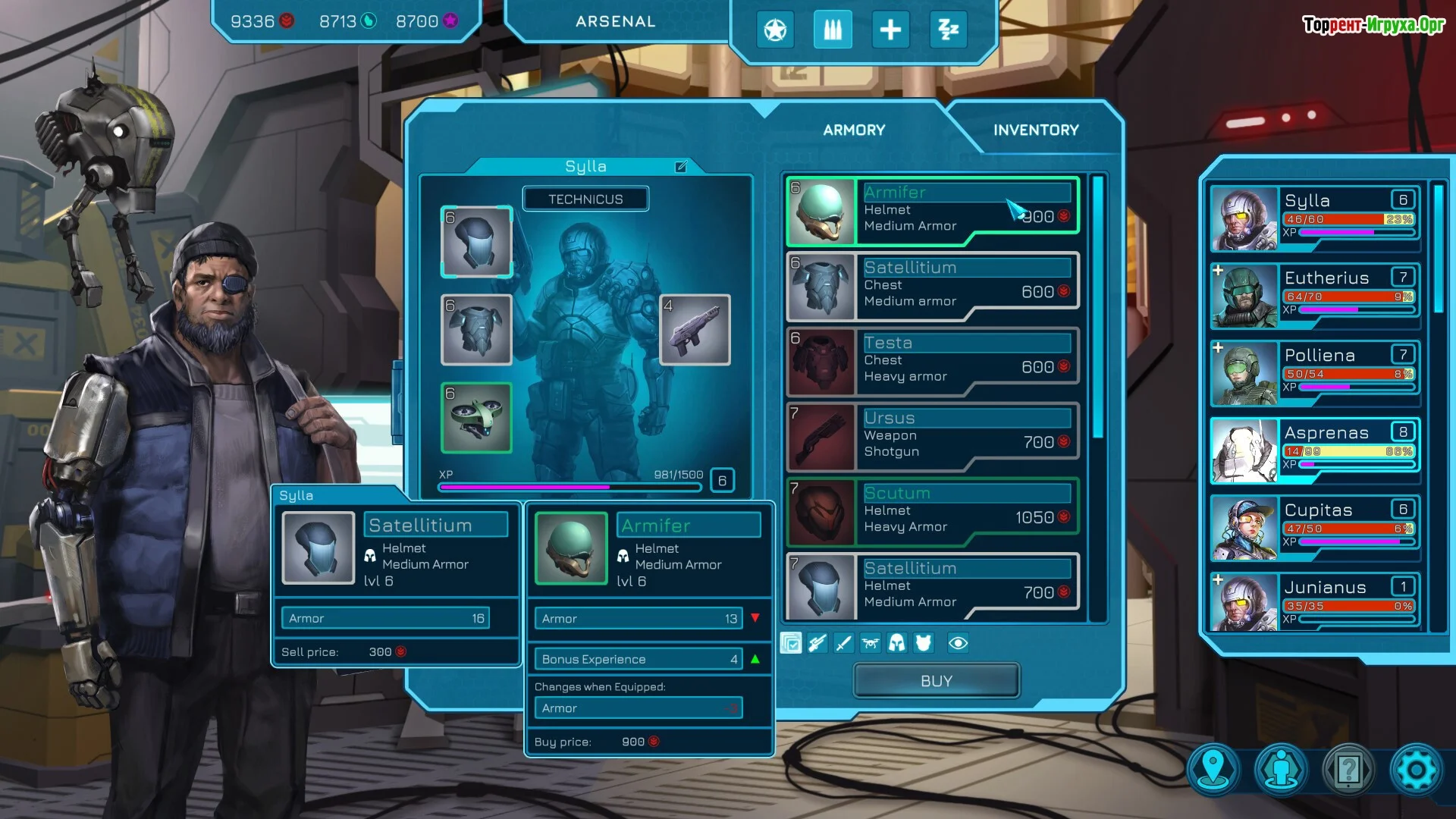Switch to the Inventory tab
1456x819 pixels.
(1036, 130)
